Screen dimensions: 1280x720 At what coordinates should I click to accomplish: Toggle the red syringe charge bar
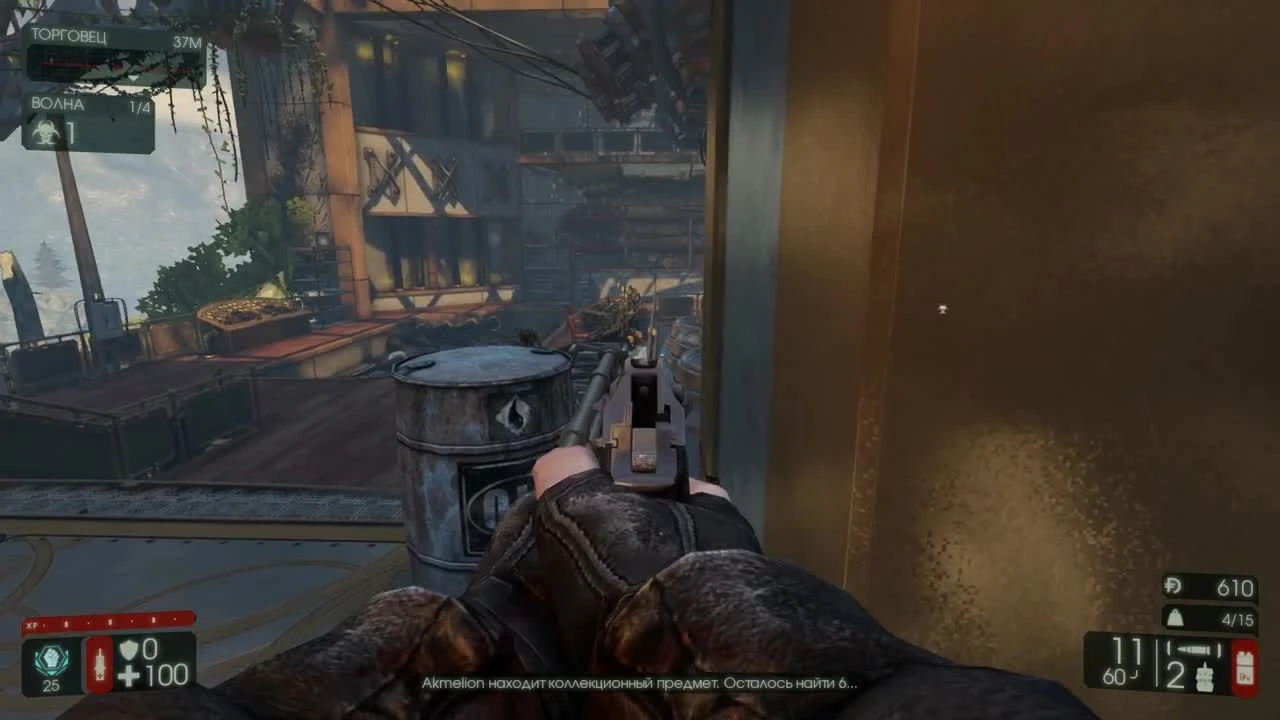[x=101, y=666]
